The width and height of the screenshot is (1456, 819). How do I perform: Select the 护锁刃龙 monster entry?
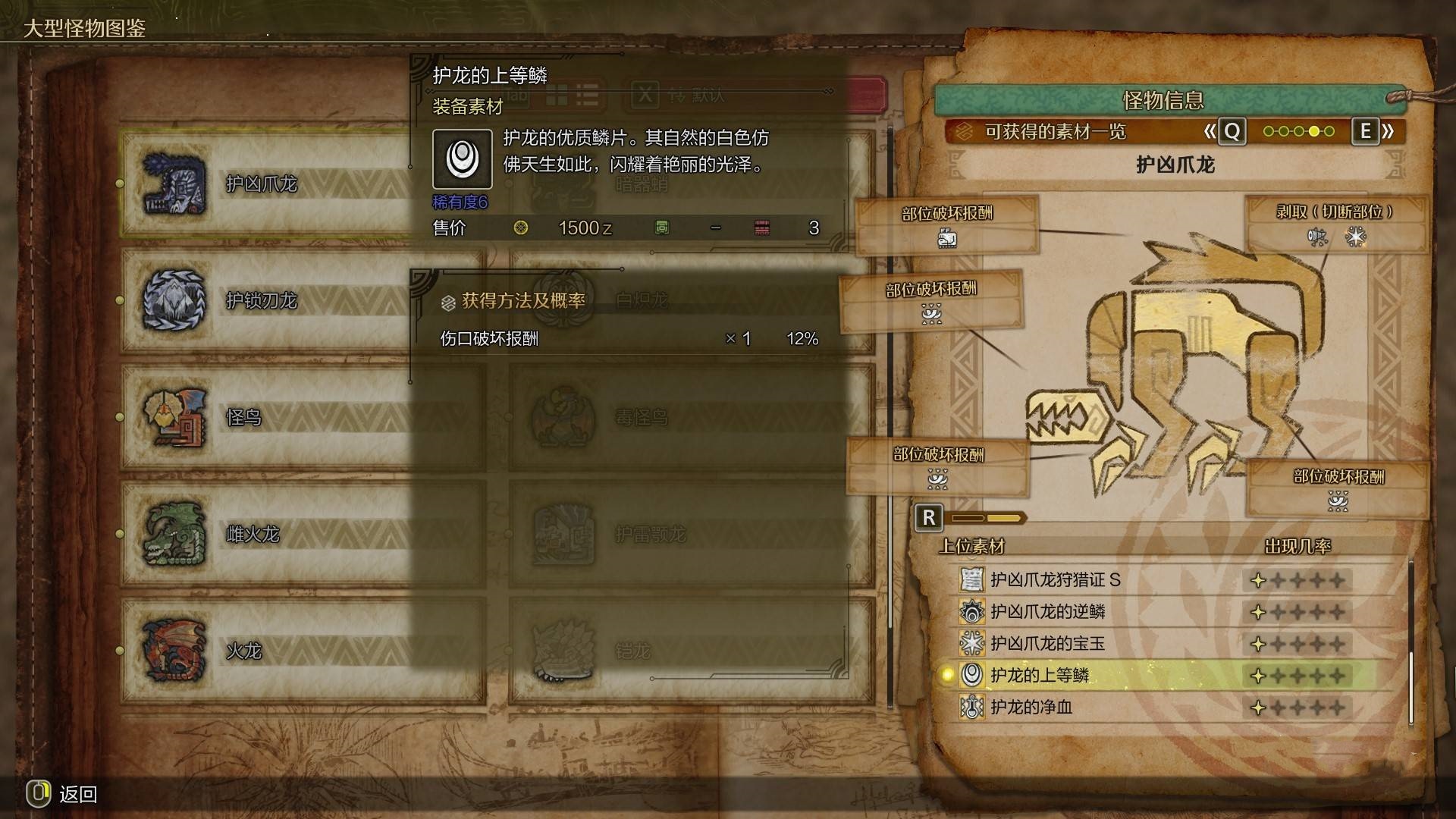(x=262, y=301)
